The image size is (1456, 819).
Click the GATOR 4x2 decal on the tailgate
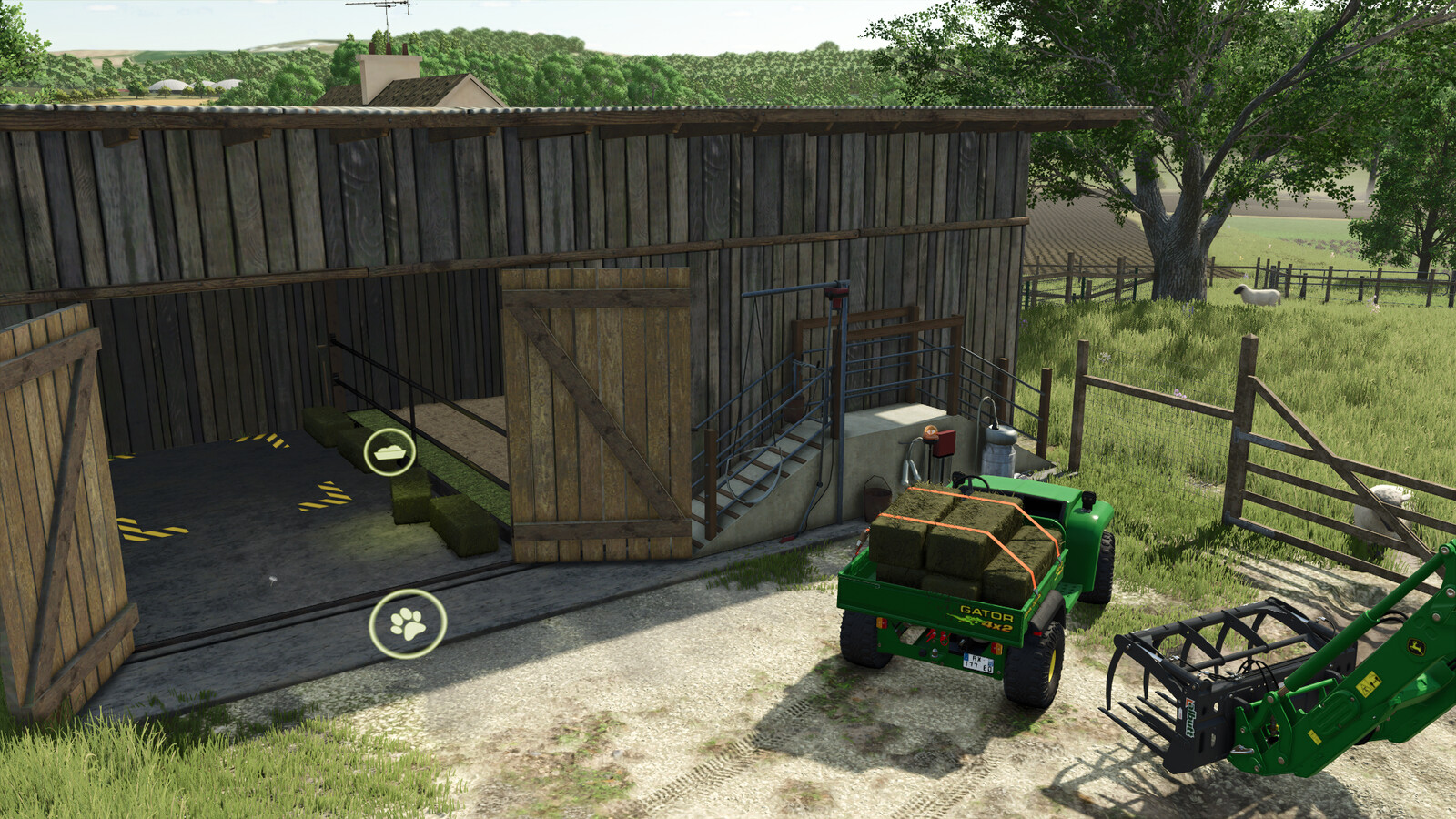pyautogui.click(x=986, y=617)
